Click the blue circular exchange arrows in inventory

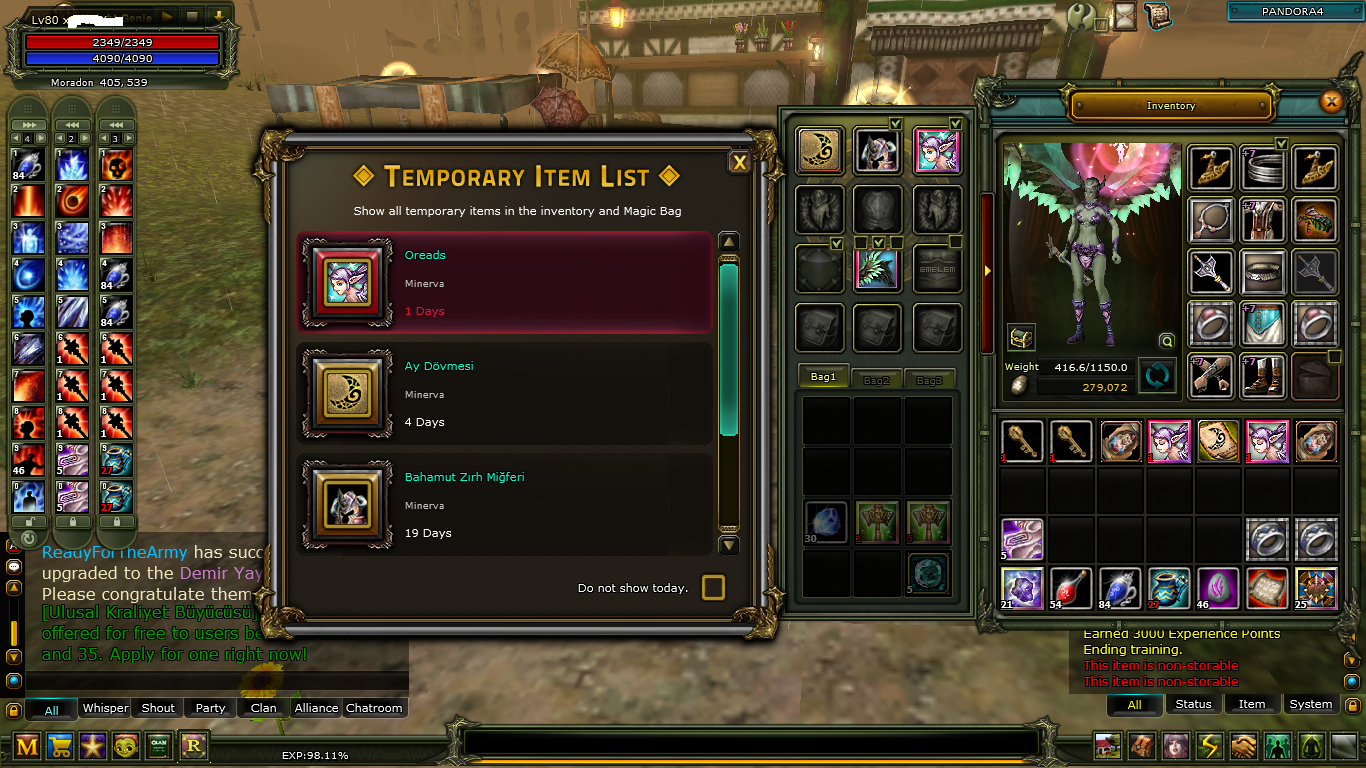coord(1159,373)
